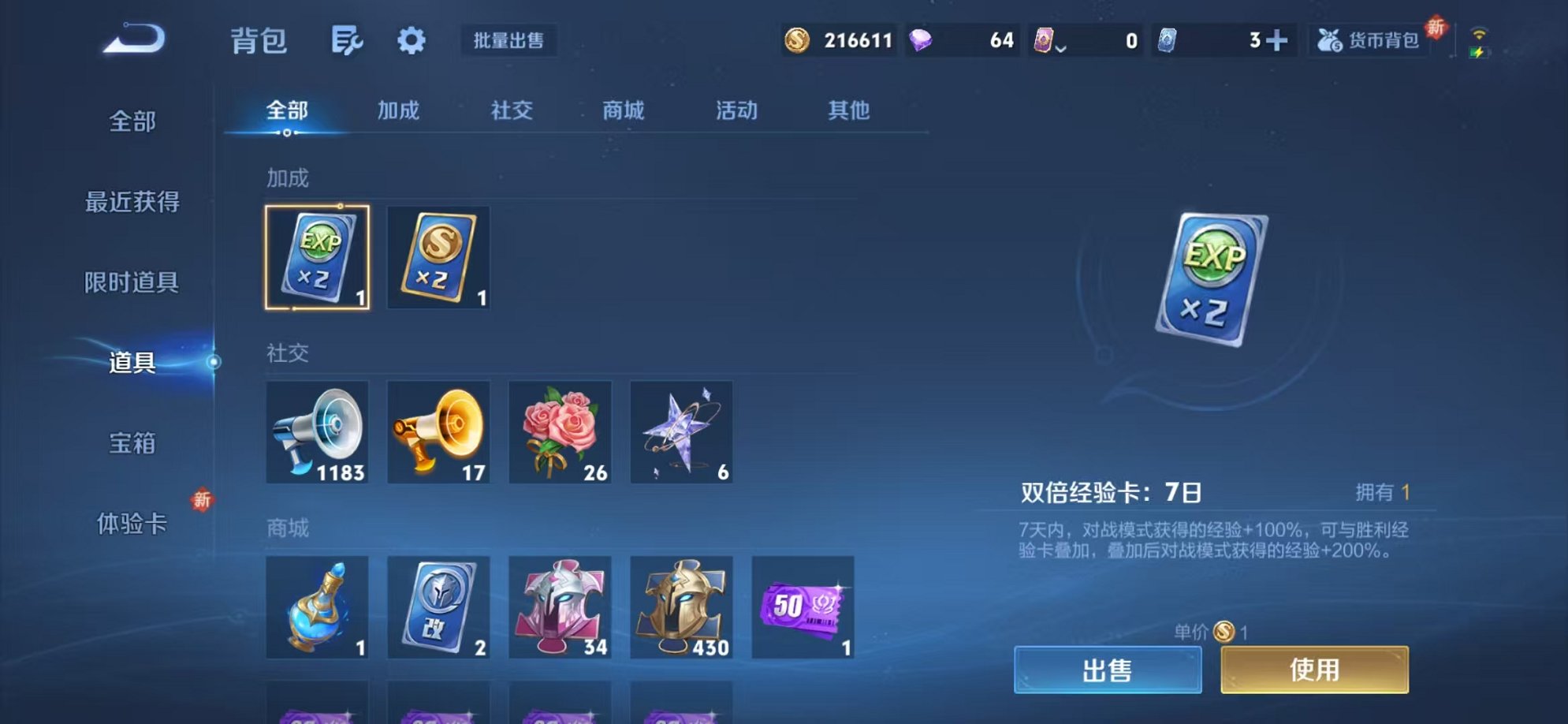Select the pink roses gift item
Viewport: 1568px width, 724px height.
click(559, 432)
